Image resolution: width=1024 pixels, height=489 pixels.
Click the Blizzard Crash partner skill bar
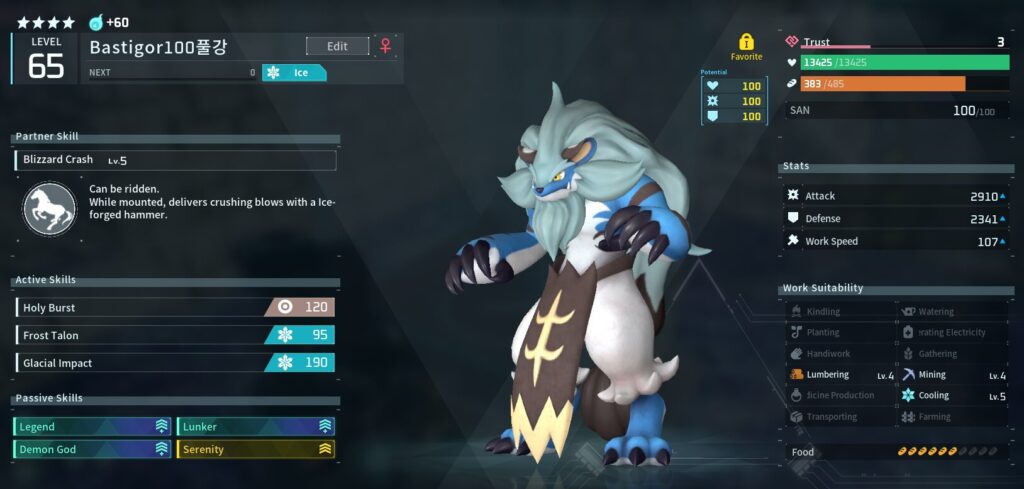(176, 160)
